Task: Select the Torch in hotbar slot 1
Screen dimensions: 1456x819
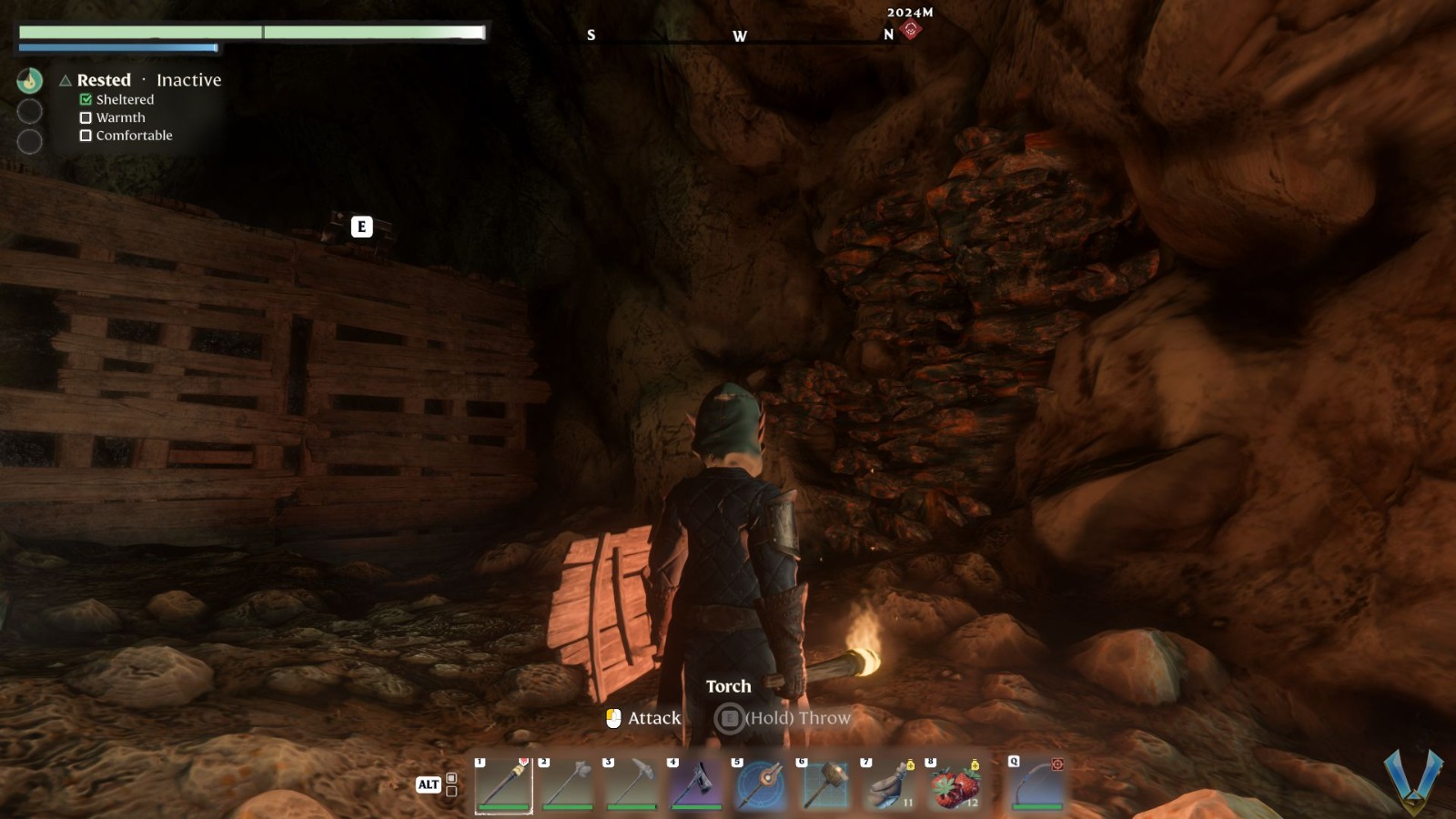Action: 503,785
